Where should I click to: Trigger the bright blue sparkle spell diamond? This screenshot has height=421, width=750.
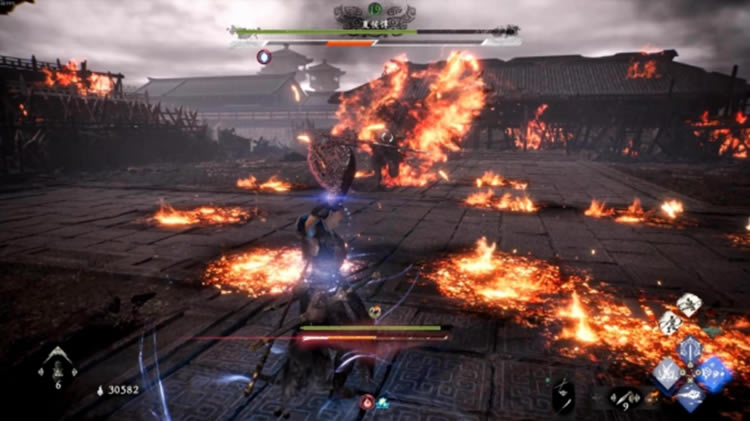pos(713,373)
